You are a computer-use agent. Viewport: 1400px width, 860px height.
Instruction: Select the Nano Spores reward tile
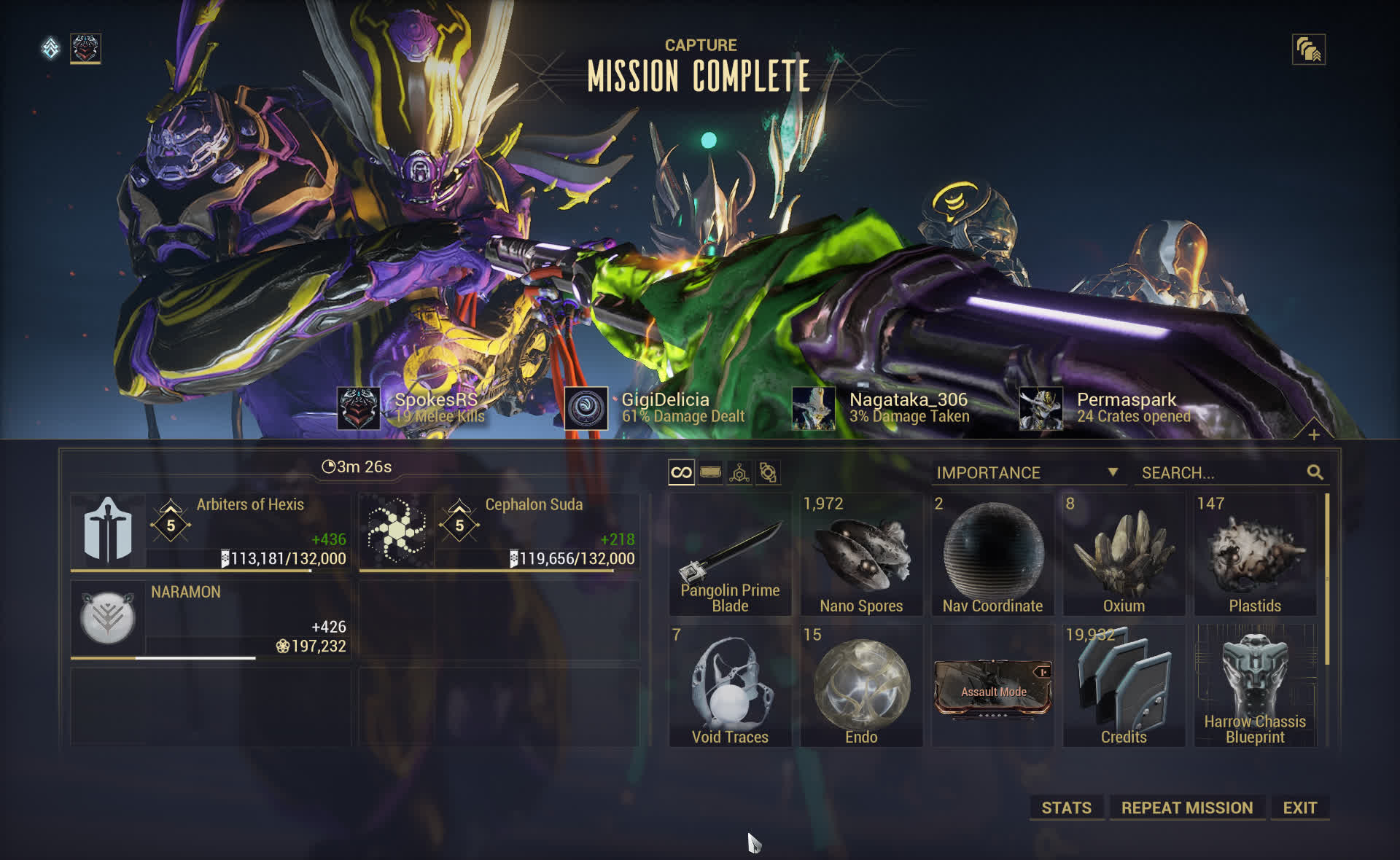pyautogui.click(x=861, y=555)
